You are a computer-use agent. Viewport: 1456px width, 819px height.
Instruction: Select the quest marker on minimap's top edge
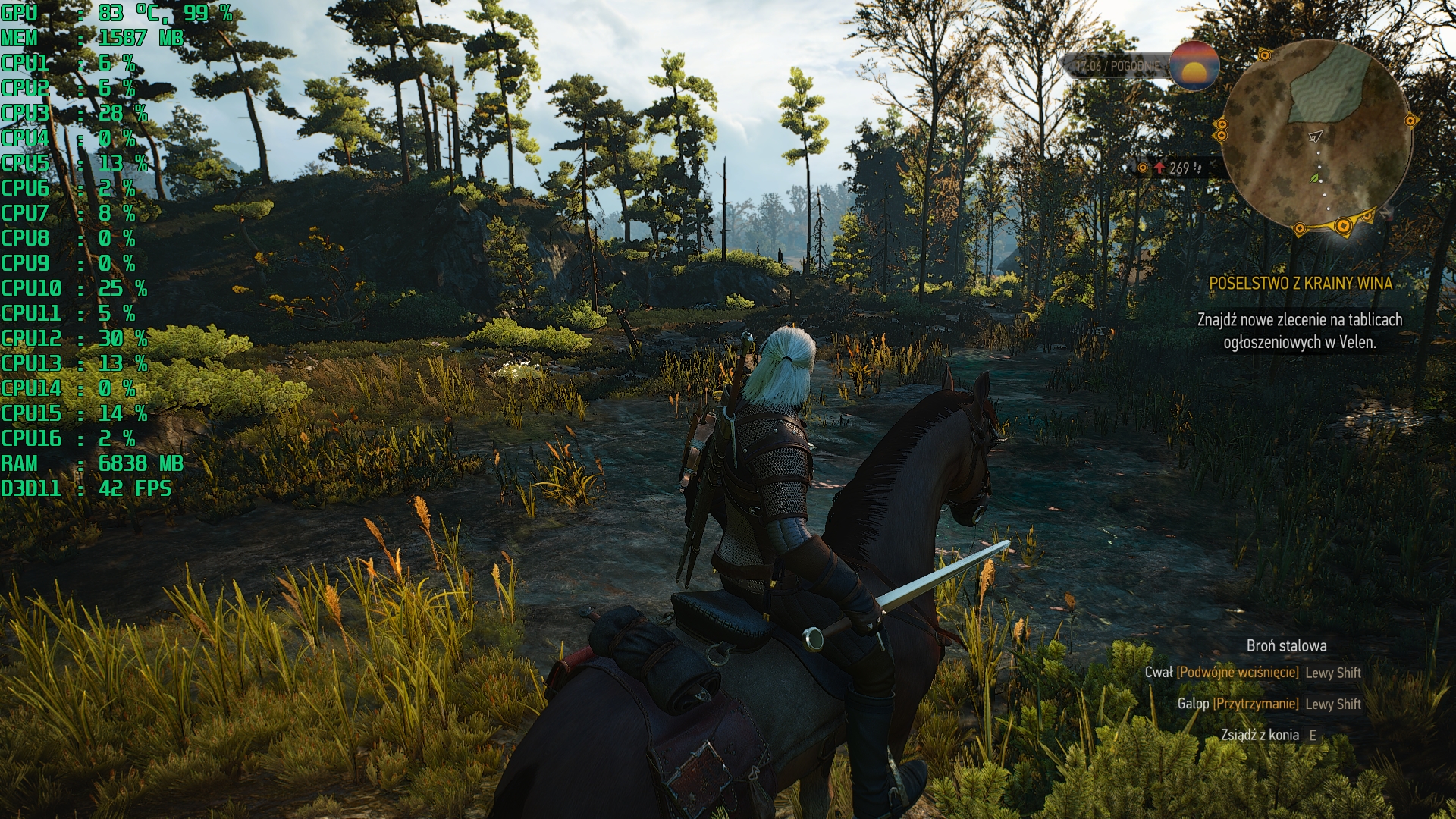pyautogui.click(x=1264, y=55)
